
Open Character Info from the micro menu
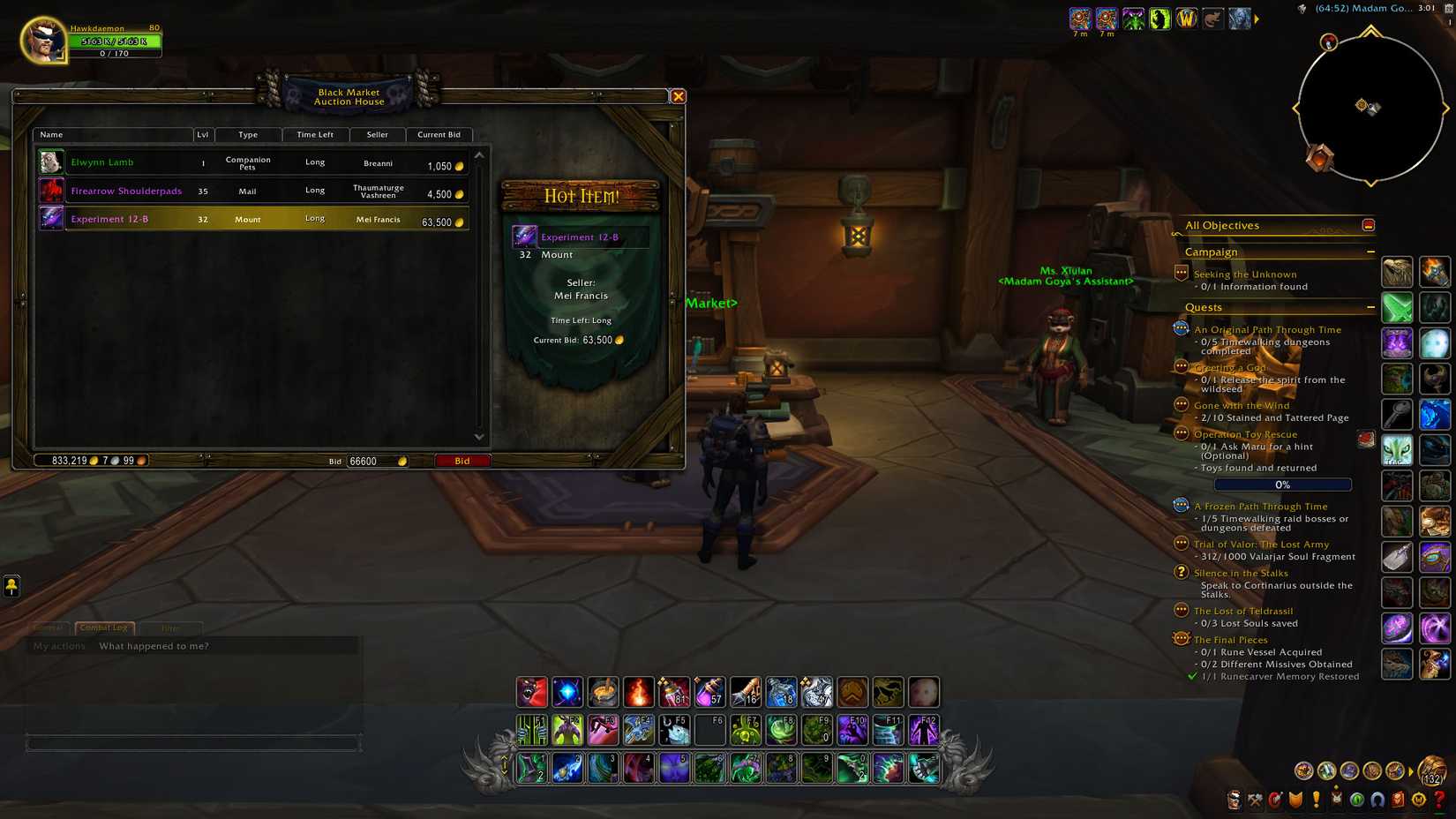pos(1233,801)
